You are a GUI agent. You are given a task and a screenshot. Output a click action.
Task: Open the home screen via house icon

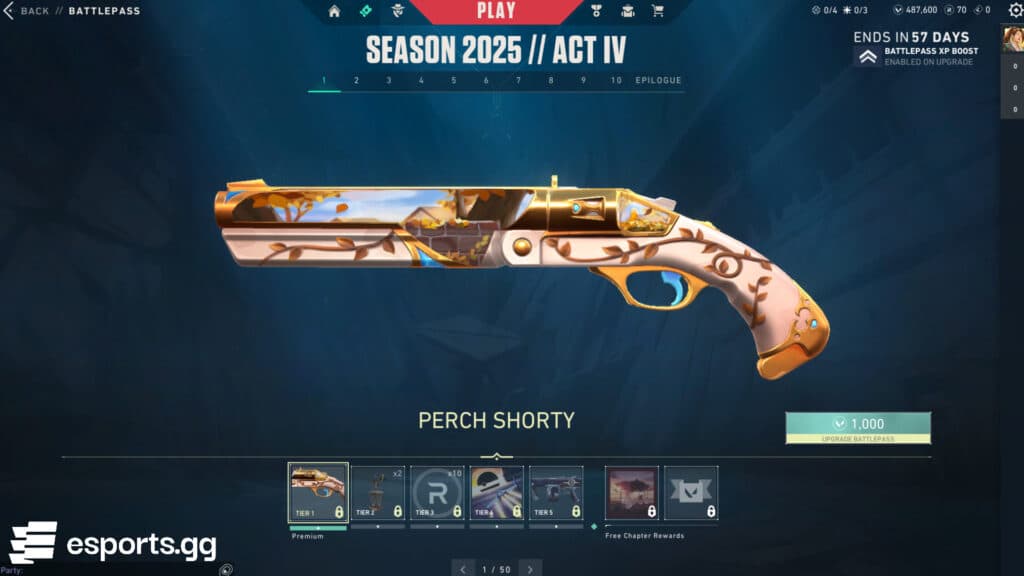click(x=334, y=11)
